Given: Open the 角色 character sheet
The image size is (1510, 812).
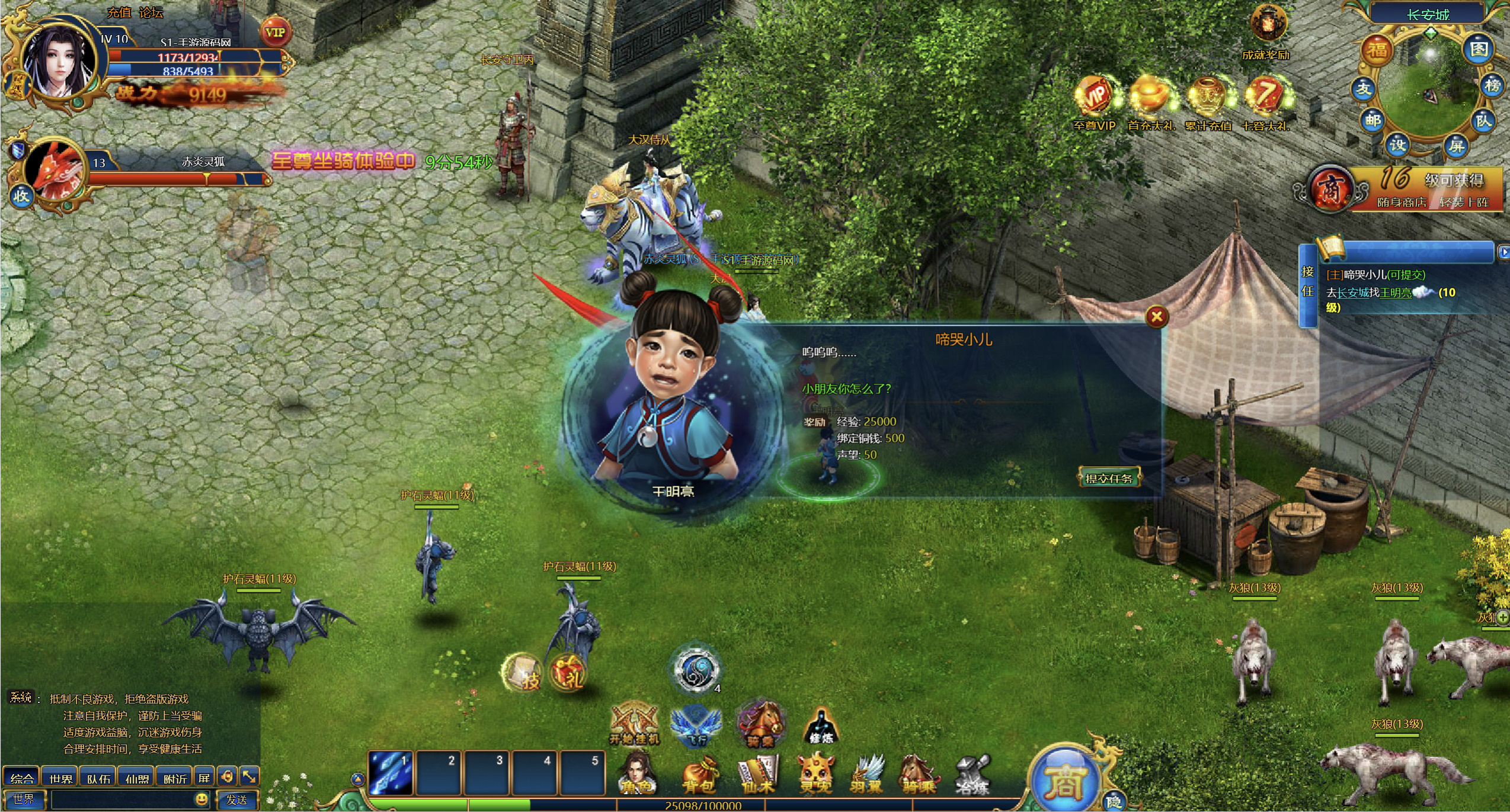Looking at the screenshot, I should pos(636,775).
